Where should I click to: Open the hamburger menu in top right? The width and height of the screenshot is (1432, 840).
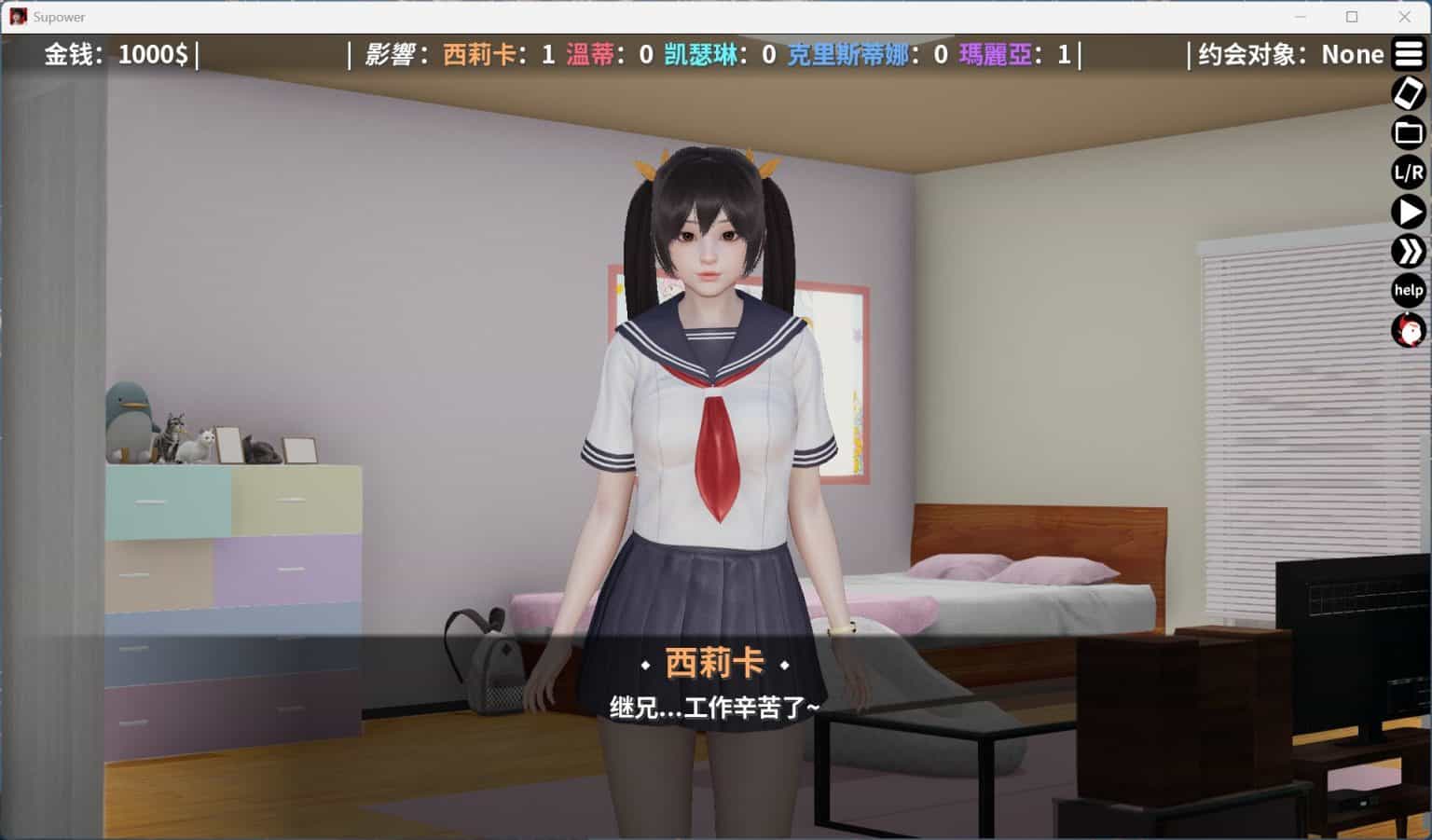pos(1409,54)
